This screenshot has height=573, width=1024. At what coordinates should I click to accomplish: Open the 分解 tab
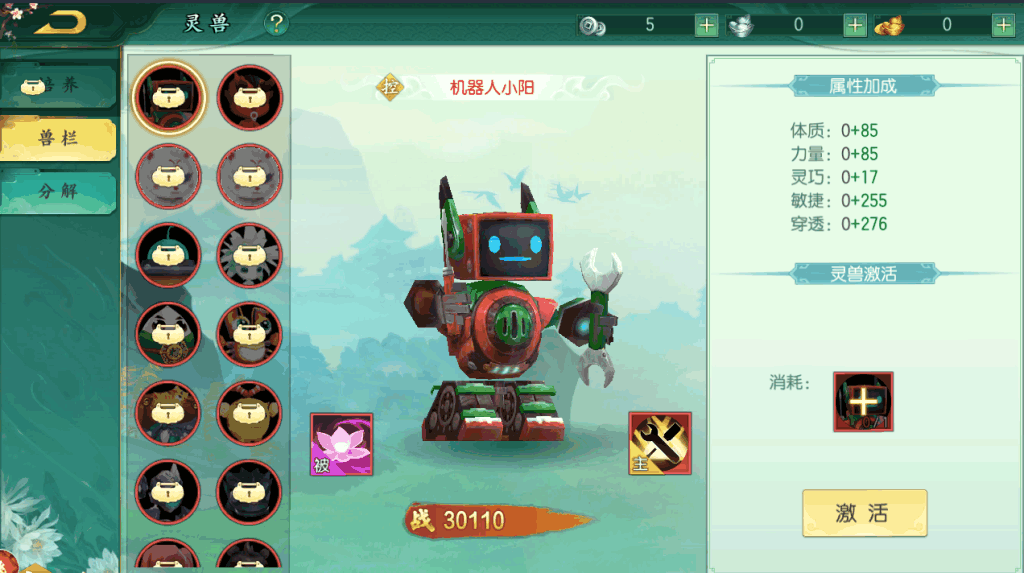58,190
